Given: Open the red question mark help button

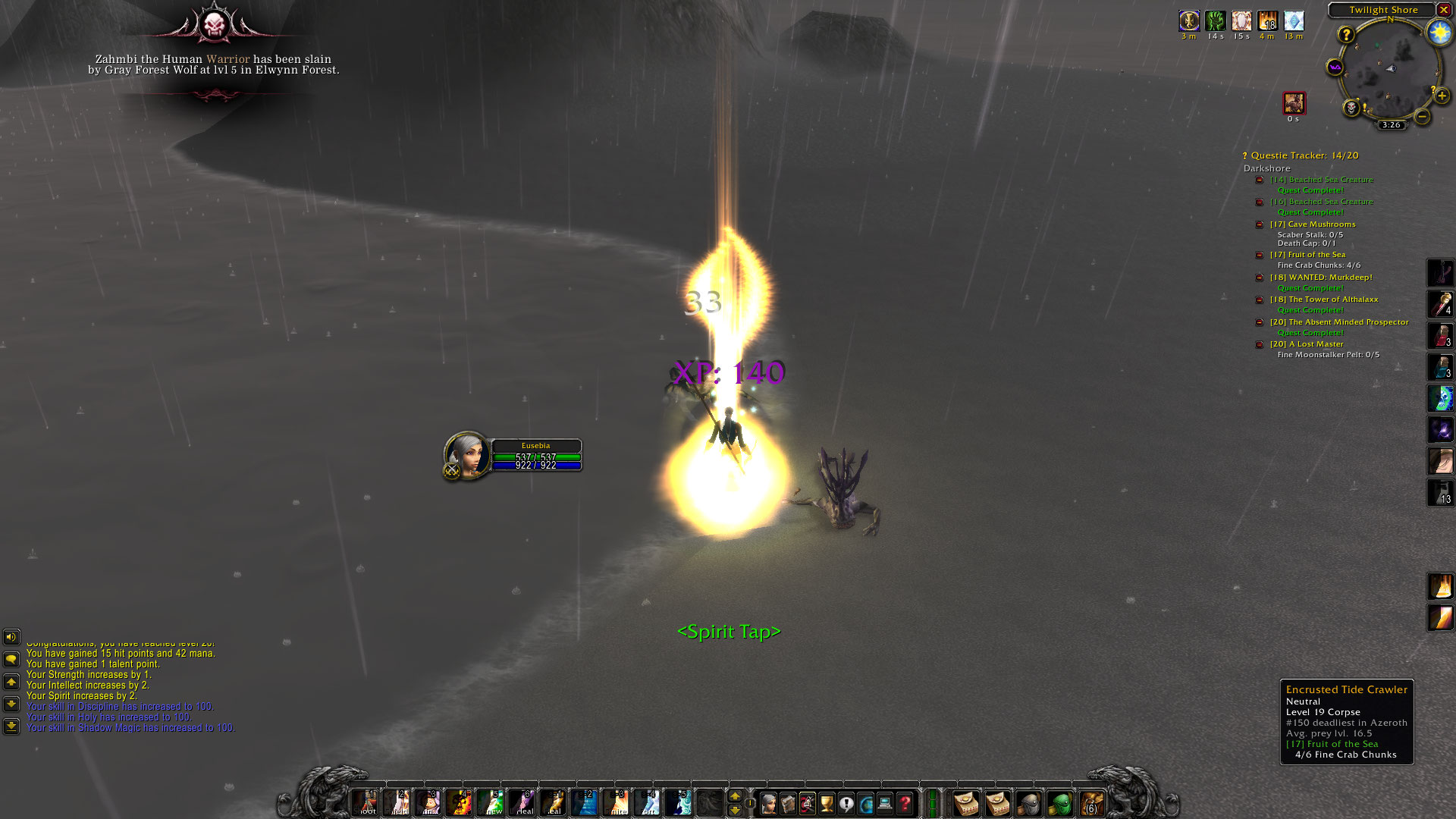Looking at the screenshot, I should coord(905,802).
